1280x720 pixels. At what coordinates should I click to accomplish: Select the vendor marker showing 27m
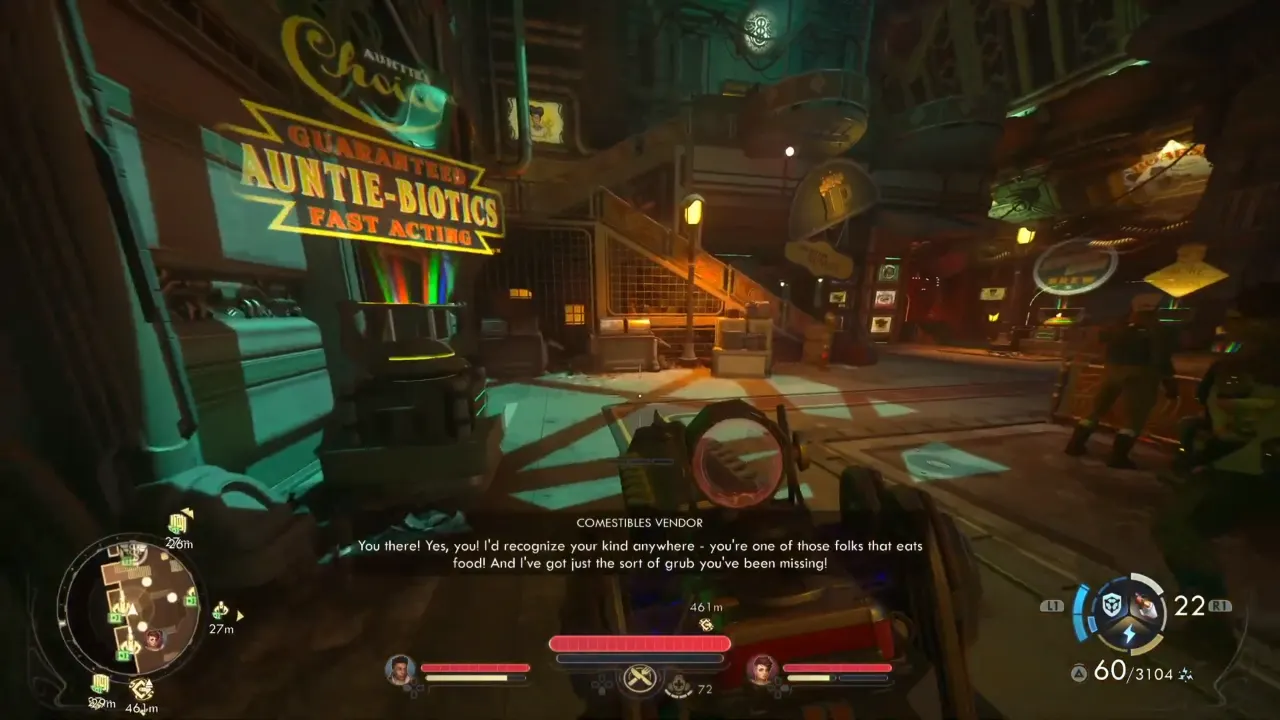point(220,610)
